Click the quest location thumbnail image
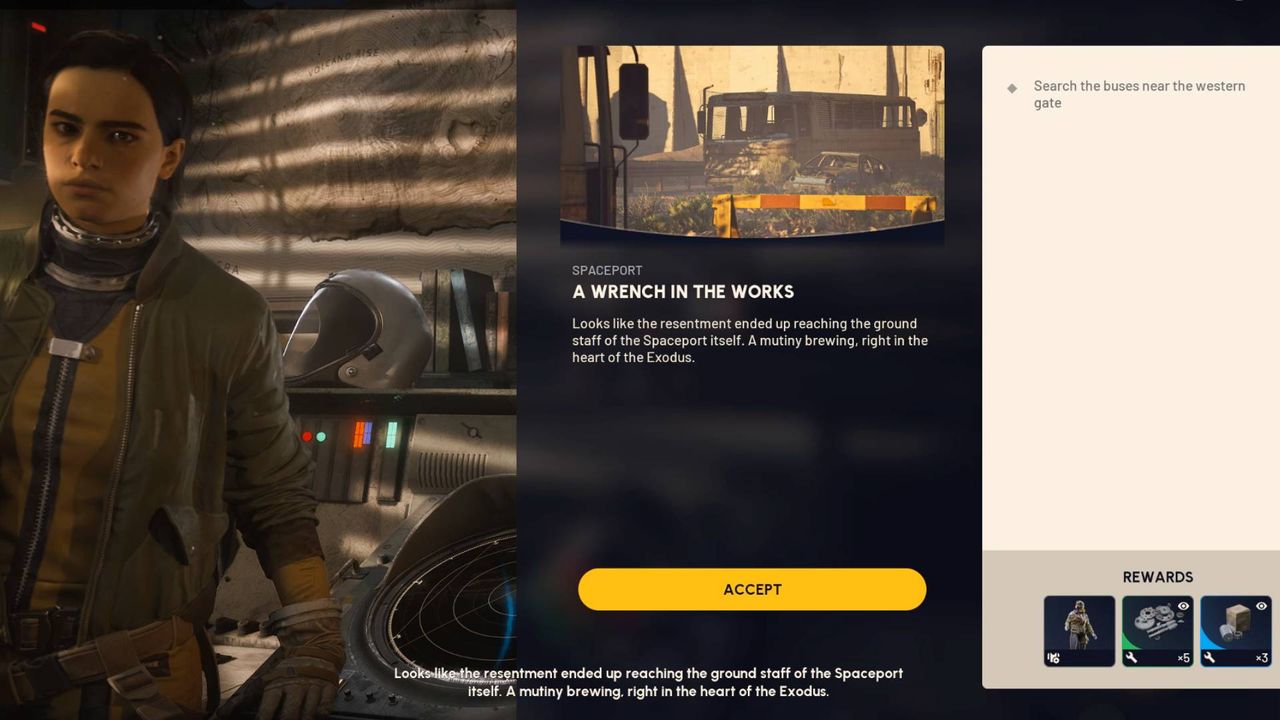 pyautogui.click(x=752, y=143)
